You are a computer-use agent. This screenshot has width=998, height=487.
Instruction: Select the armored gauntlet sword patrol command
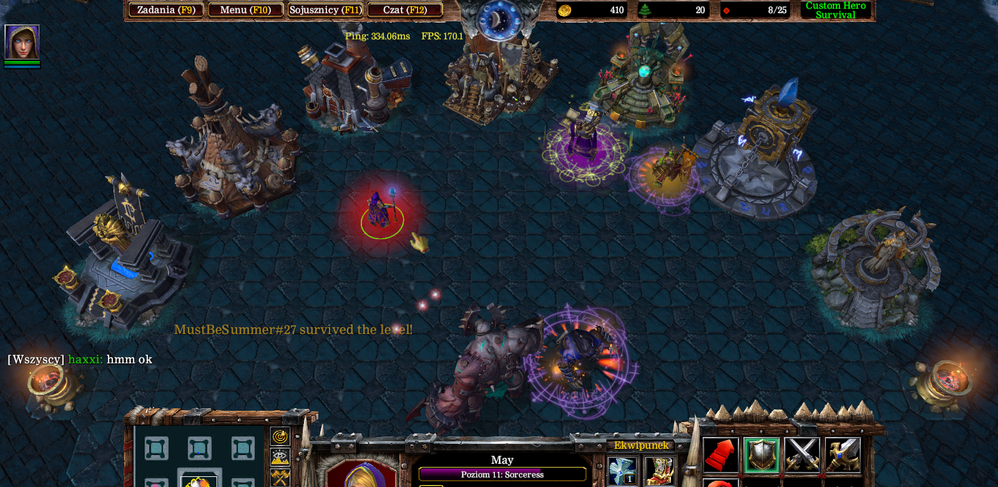pos(843,455)
